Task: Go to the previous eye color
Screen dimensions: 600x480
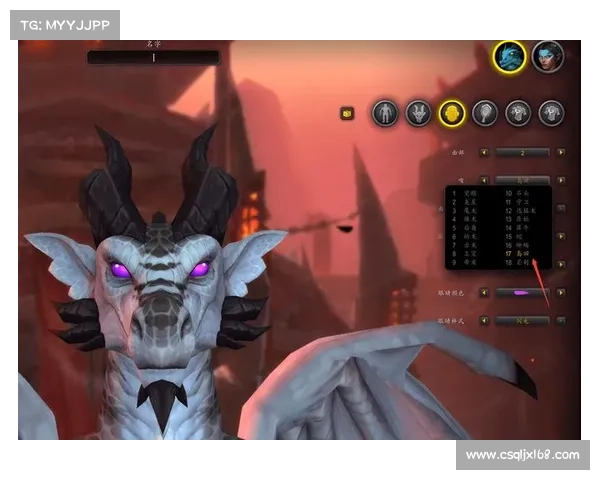Action: [x=485, y=293]
